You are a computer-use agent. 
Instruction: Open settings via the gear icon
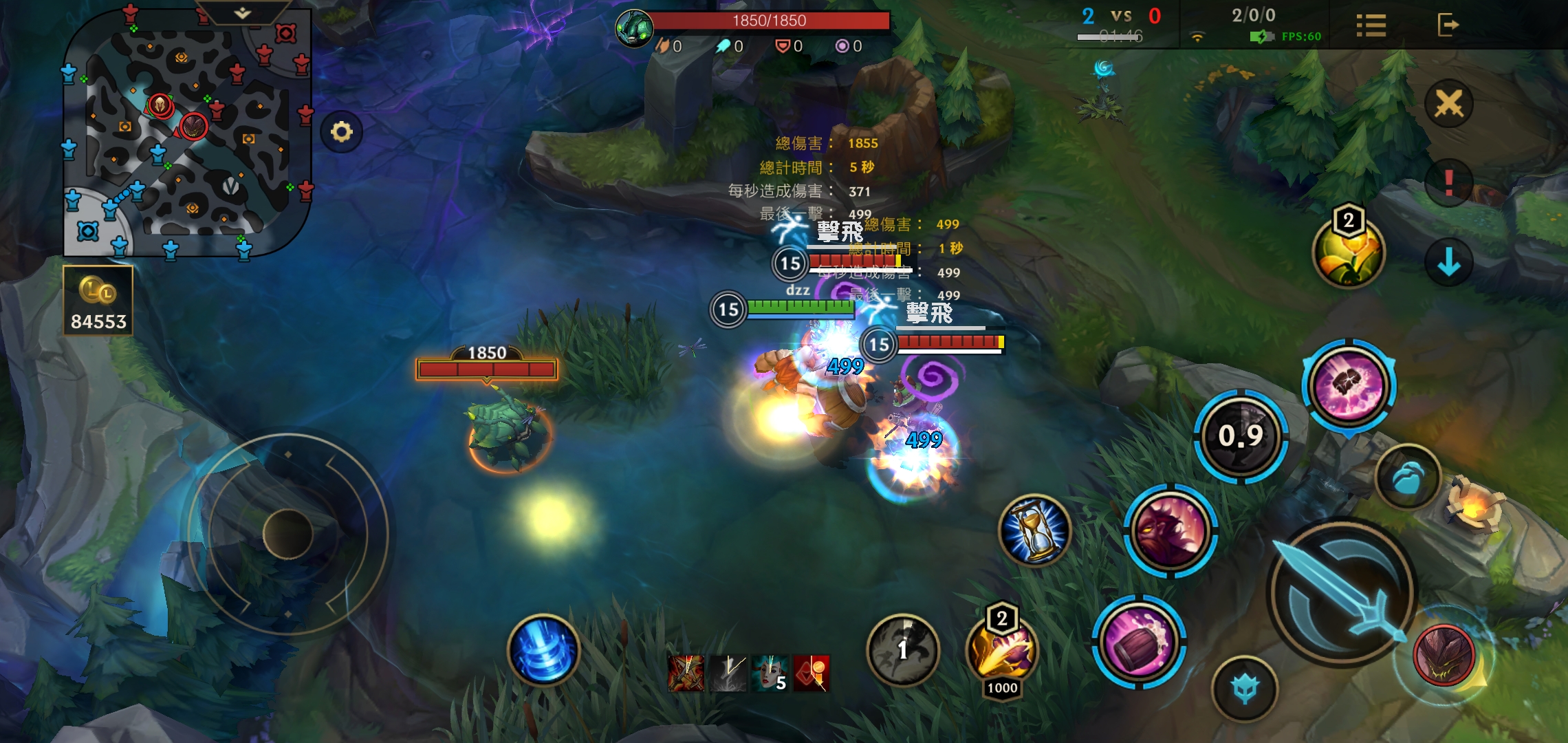[341, 131]
